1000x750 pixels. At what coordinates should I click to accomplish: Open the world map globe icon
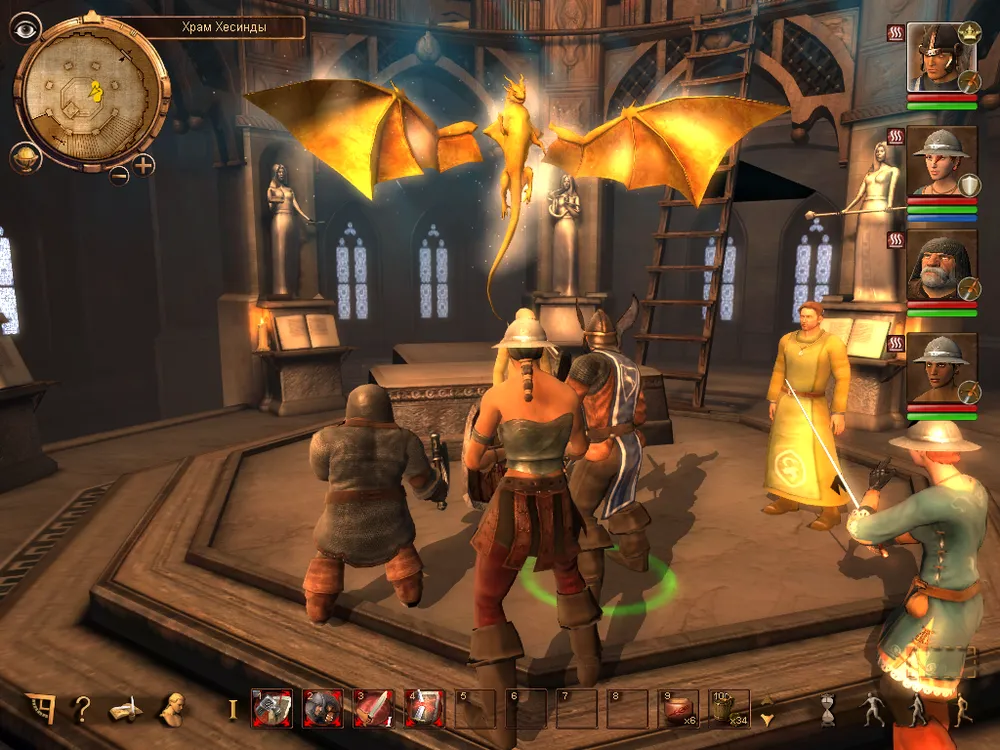pyautogui.click(x=25, y=159)
